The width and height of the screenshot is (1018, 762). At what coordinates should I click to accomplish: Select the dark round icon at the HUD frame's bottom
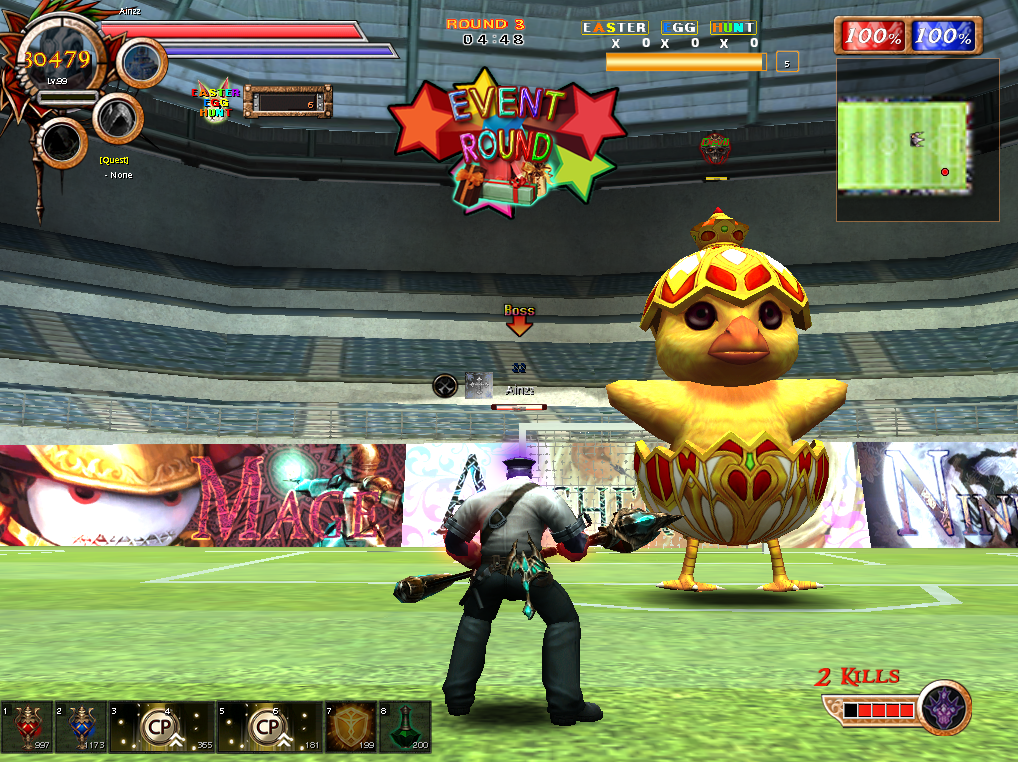tap(63, 143)
